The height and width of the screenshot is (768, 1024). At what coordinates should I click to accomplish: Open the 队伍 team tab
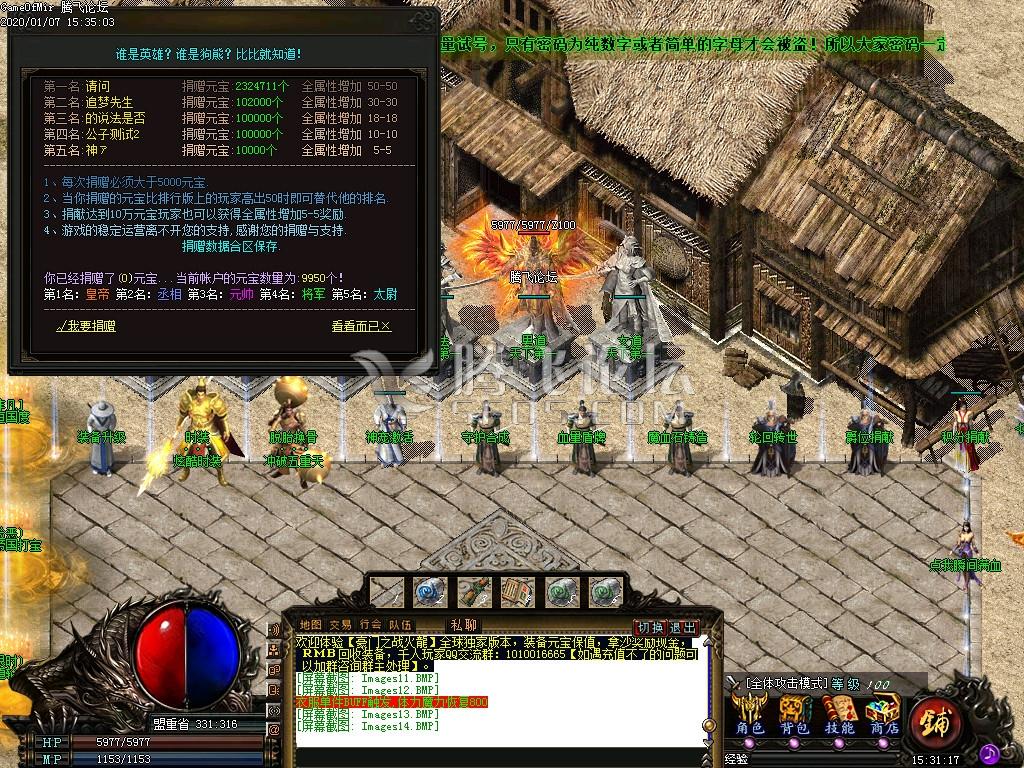coord(400,625)
